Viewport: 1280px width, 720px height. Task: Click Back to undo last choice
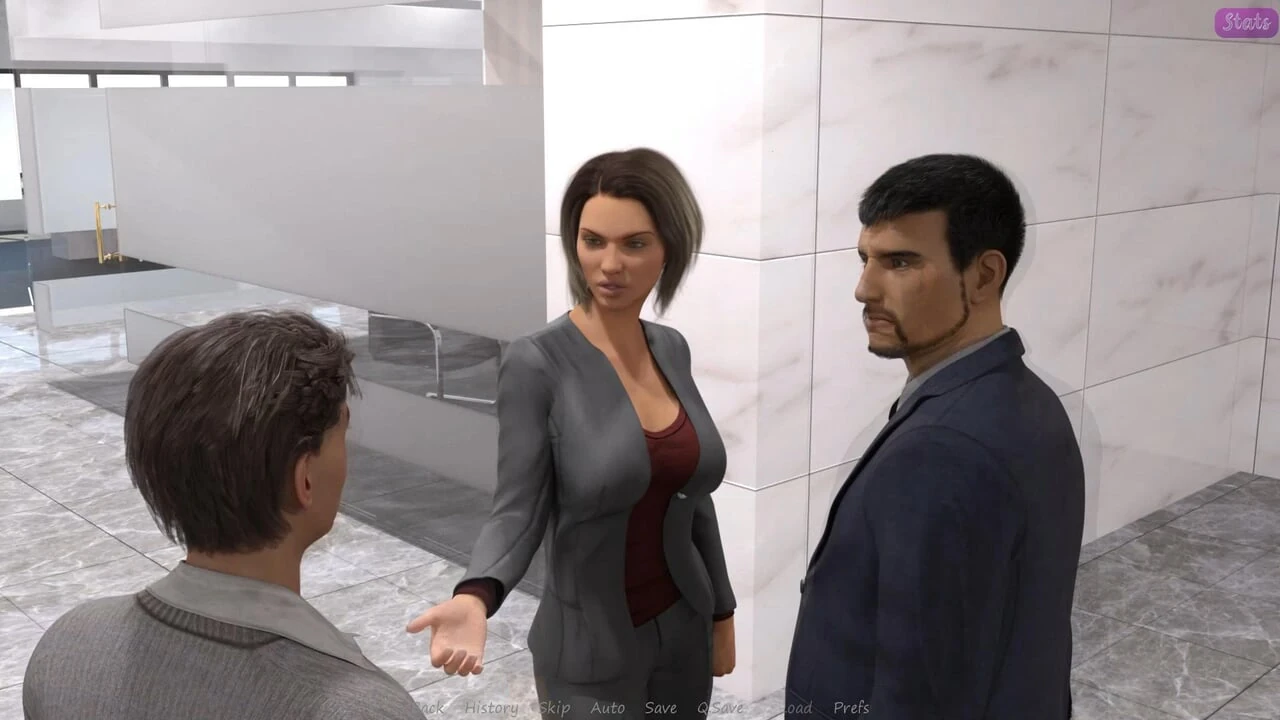pyautogui.click(x=428, y=708)
